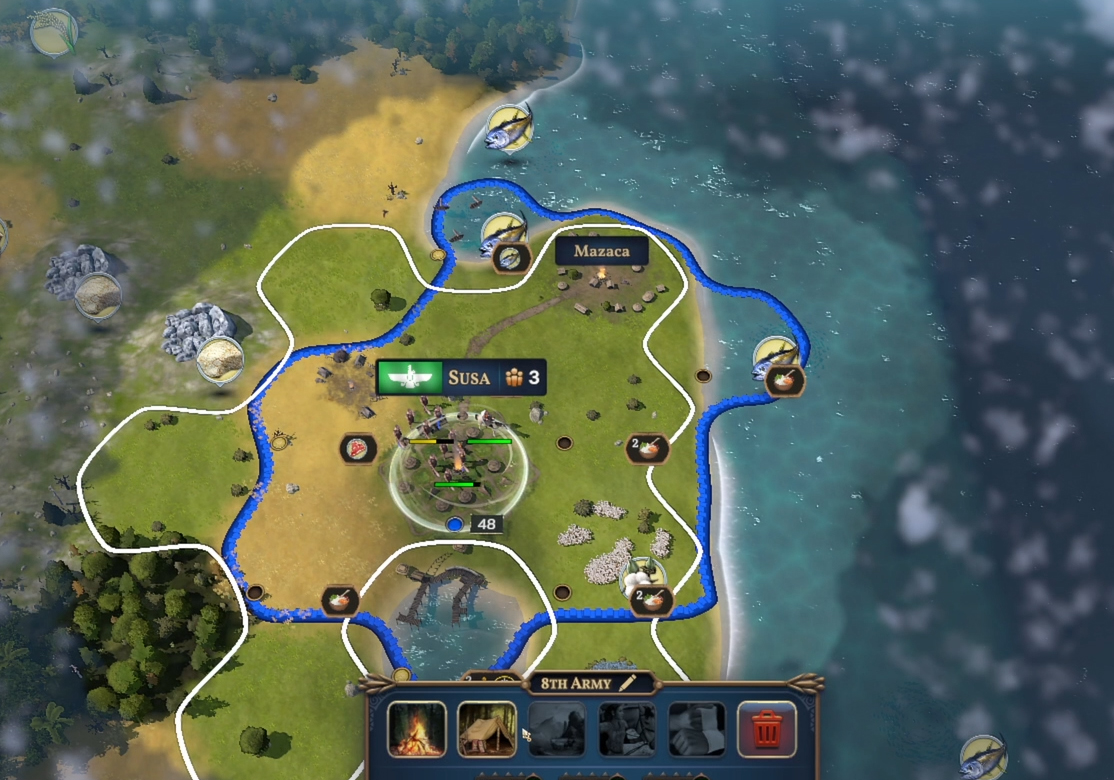Disband the army with the red trash button
The width and height of the screenshot is (1114, 780).
[767, 729]
